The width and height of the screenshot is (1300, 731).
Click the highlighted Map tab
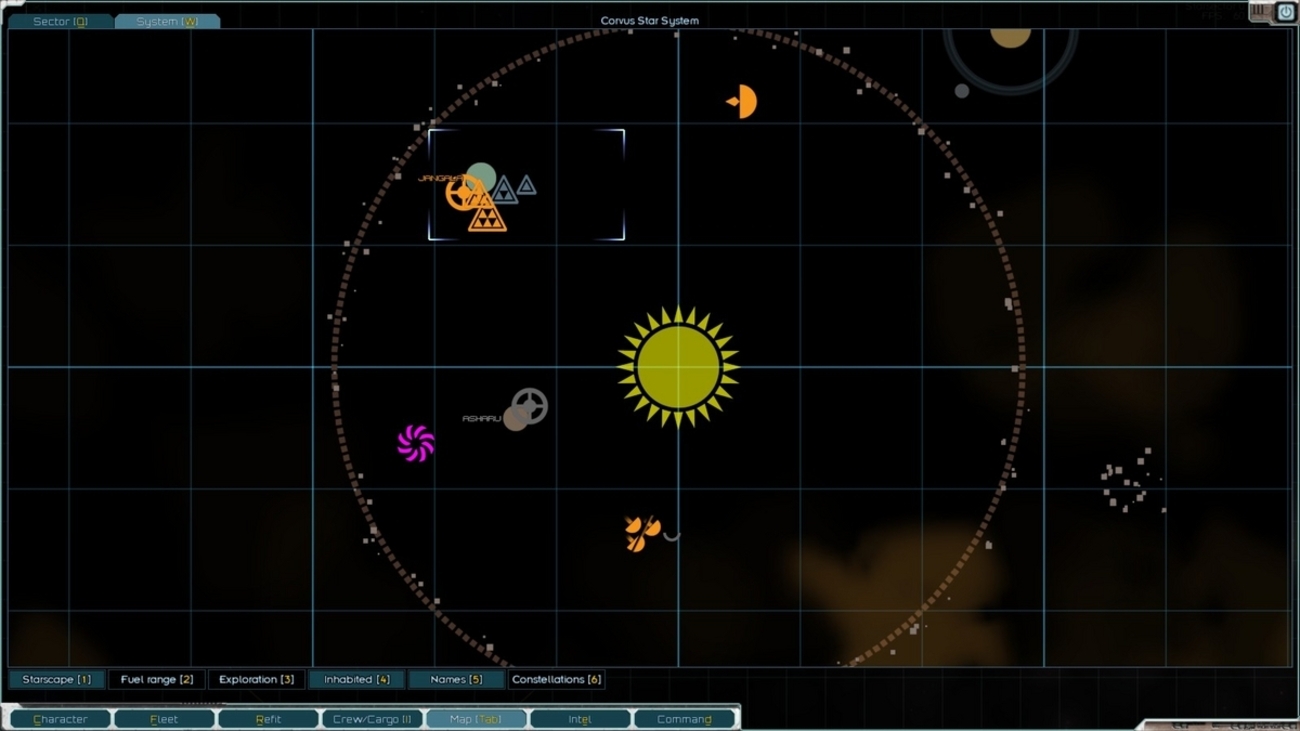[476, 719]
